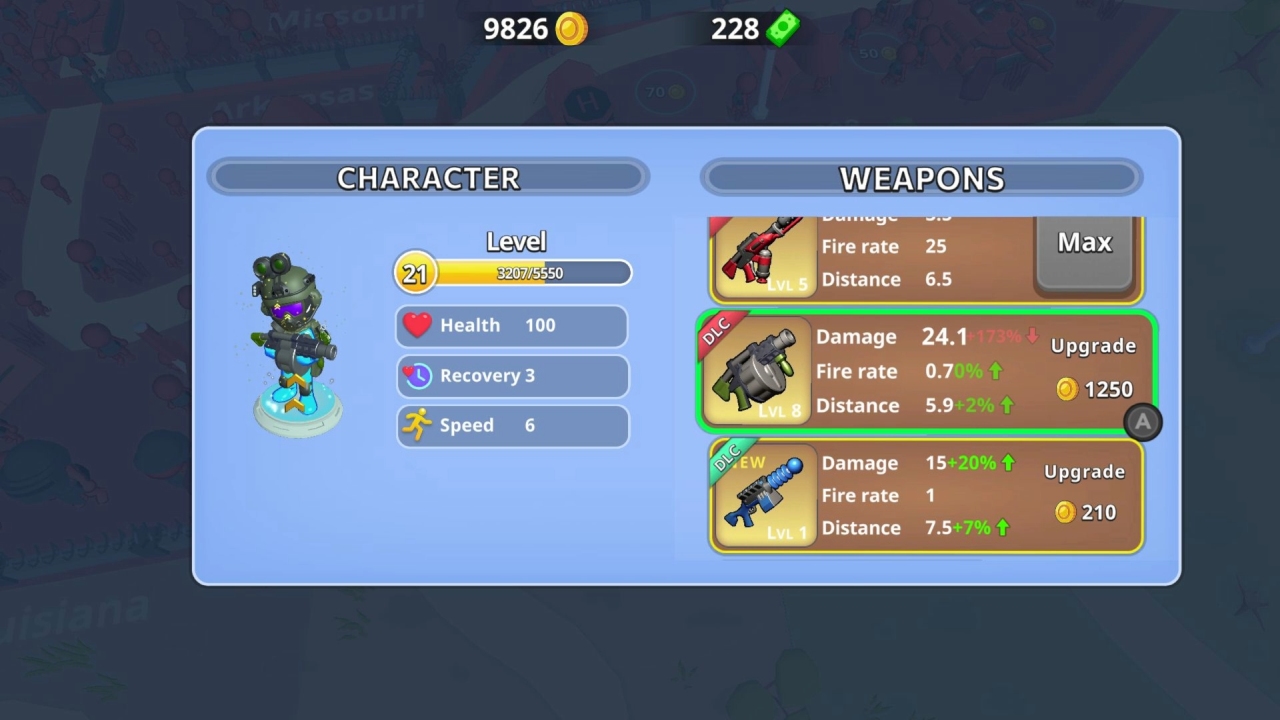Open the WEAPONS panel header
The image size is (1280, 720).
tap(922, 178)
